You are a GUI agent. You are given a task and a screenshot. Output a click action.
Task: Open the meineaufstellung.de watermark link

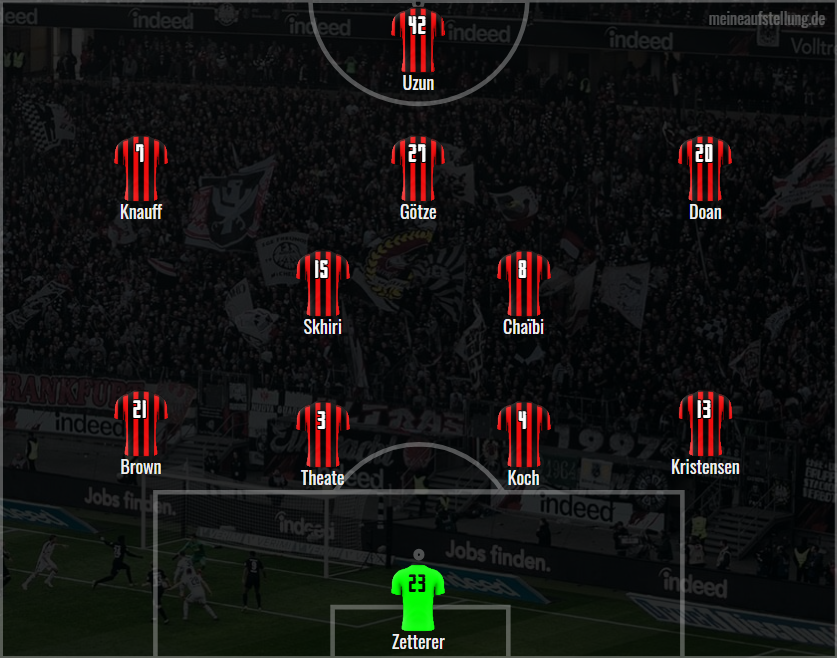click(766, 19)
